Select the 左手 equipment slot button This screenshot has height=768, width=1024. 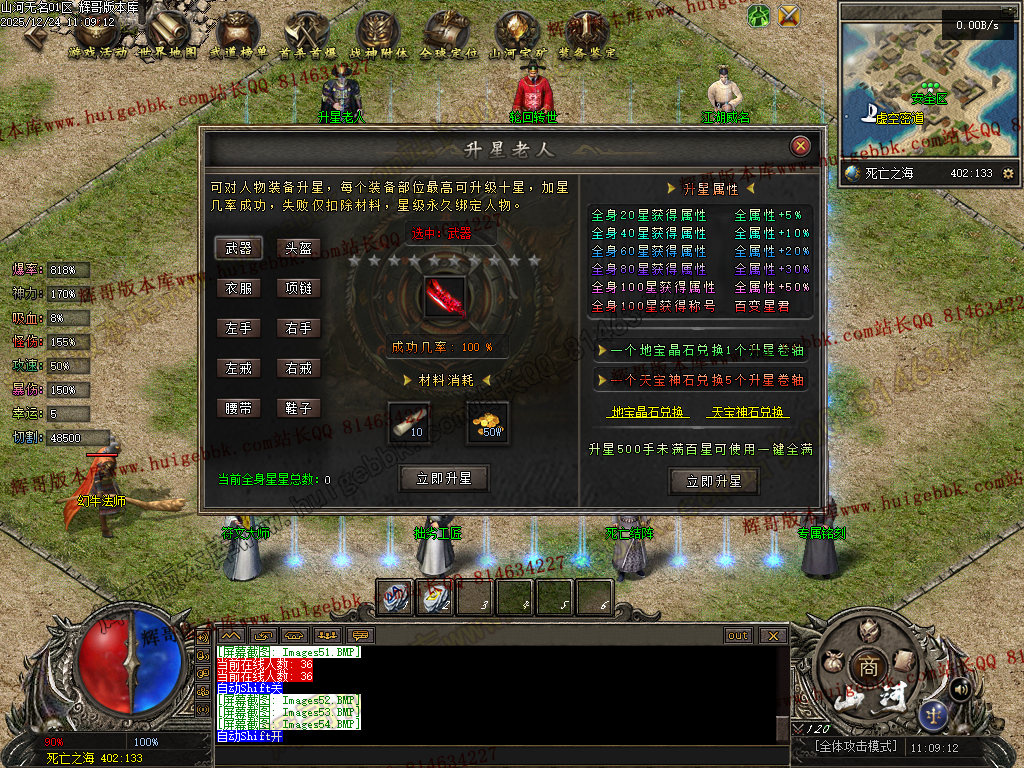[239, 328]
